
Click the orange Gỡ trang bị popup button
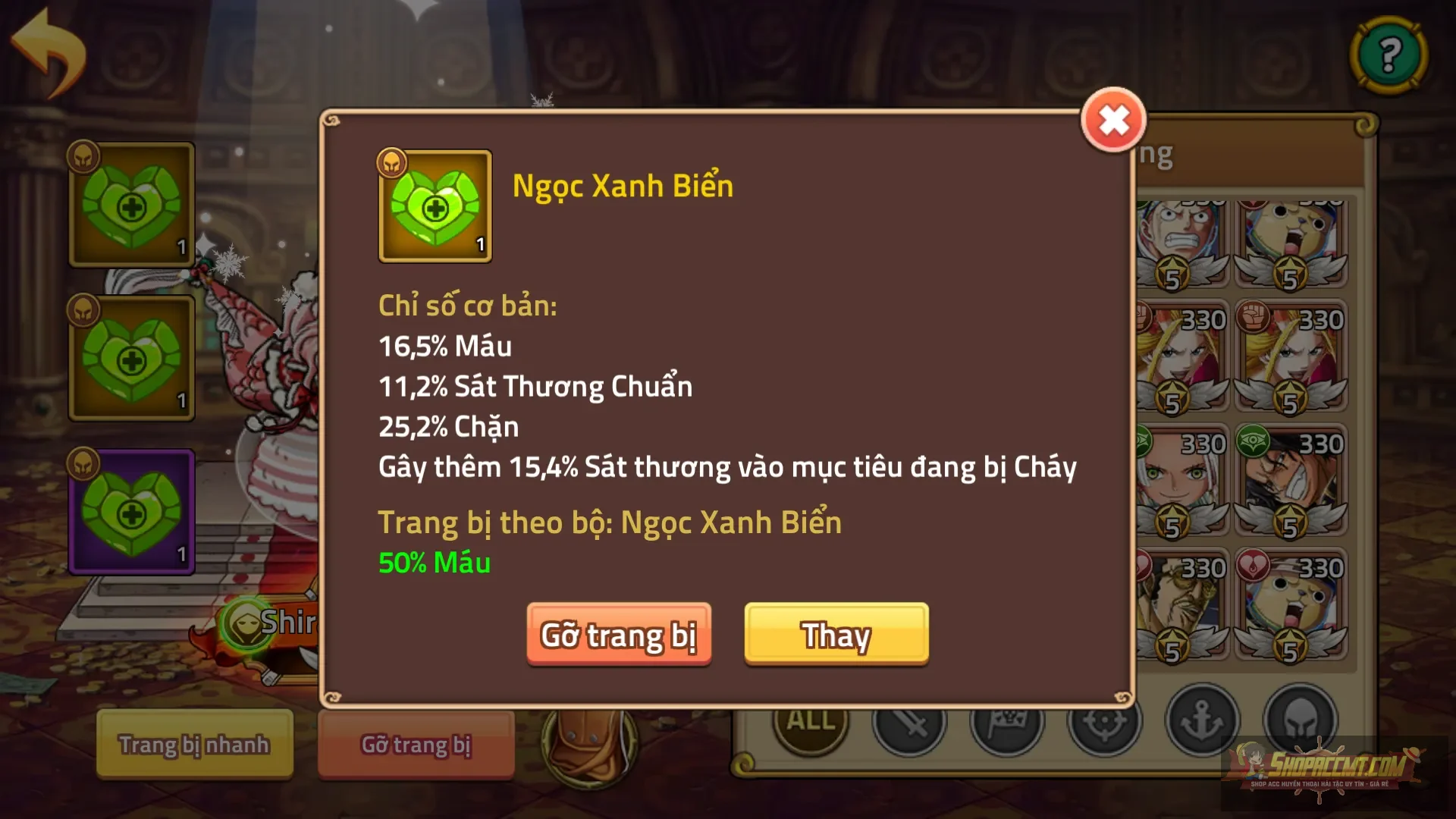click(x=619, y=635)
